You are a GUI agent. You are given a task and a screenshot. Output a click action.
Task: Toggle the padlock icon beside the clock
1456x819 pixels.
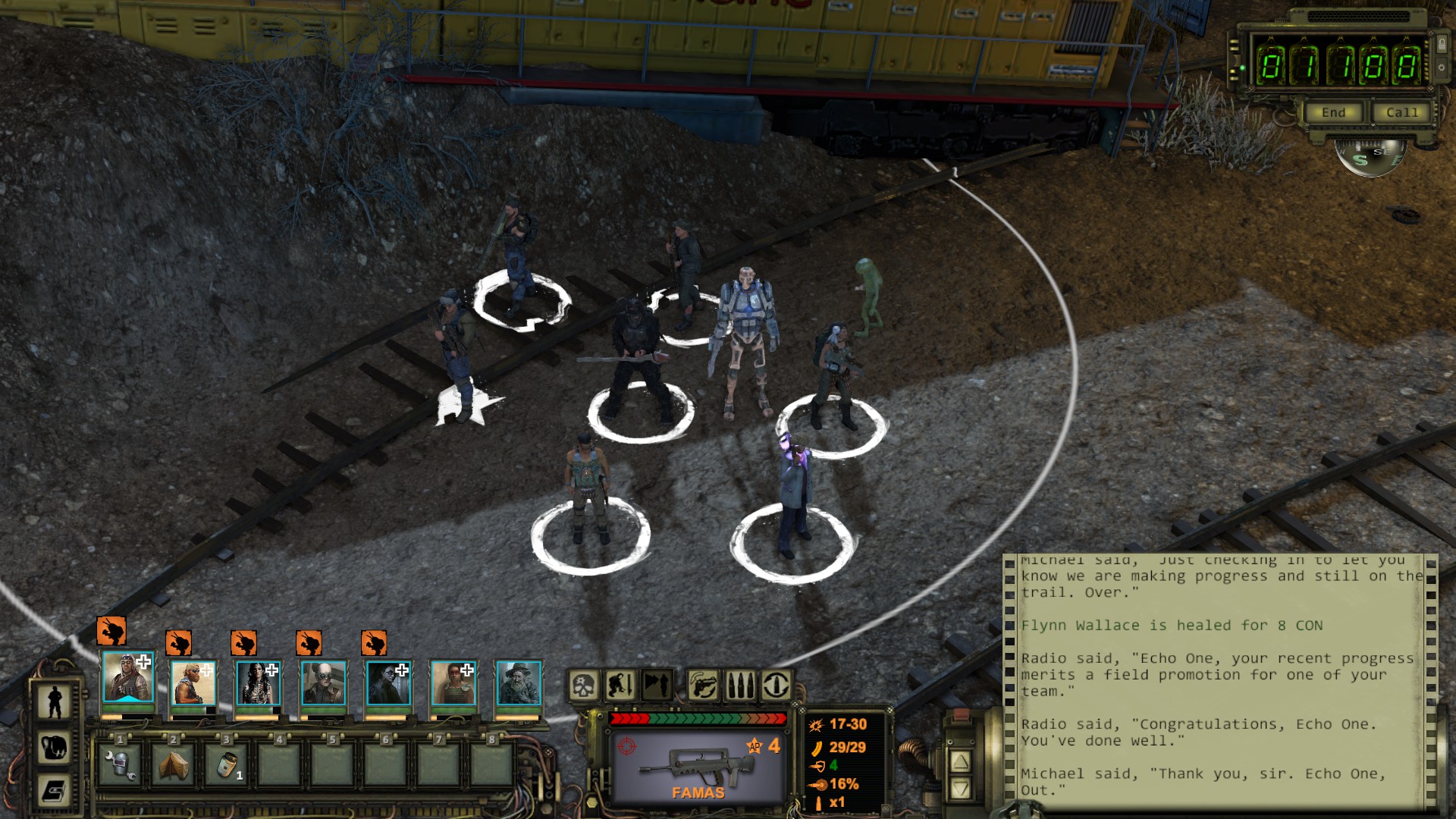pos(1442,45)
